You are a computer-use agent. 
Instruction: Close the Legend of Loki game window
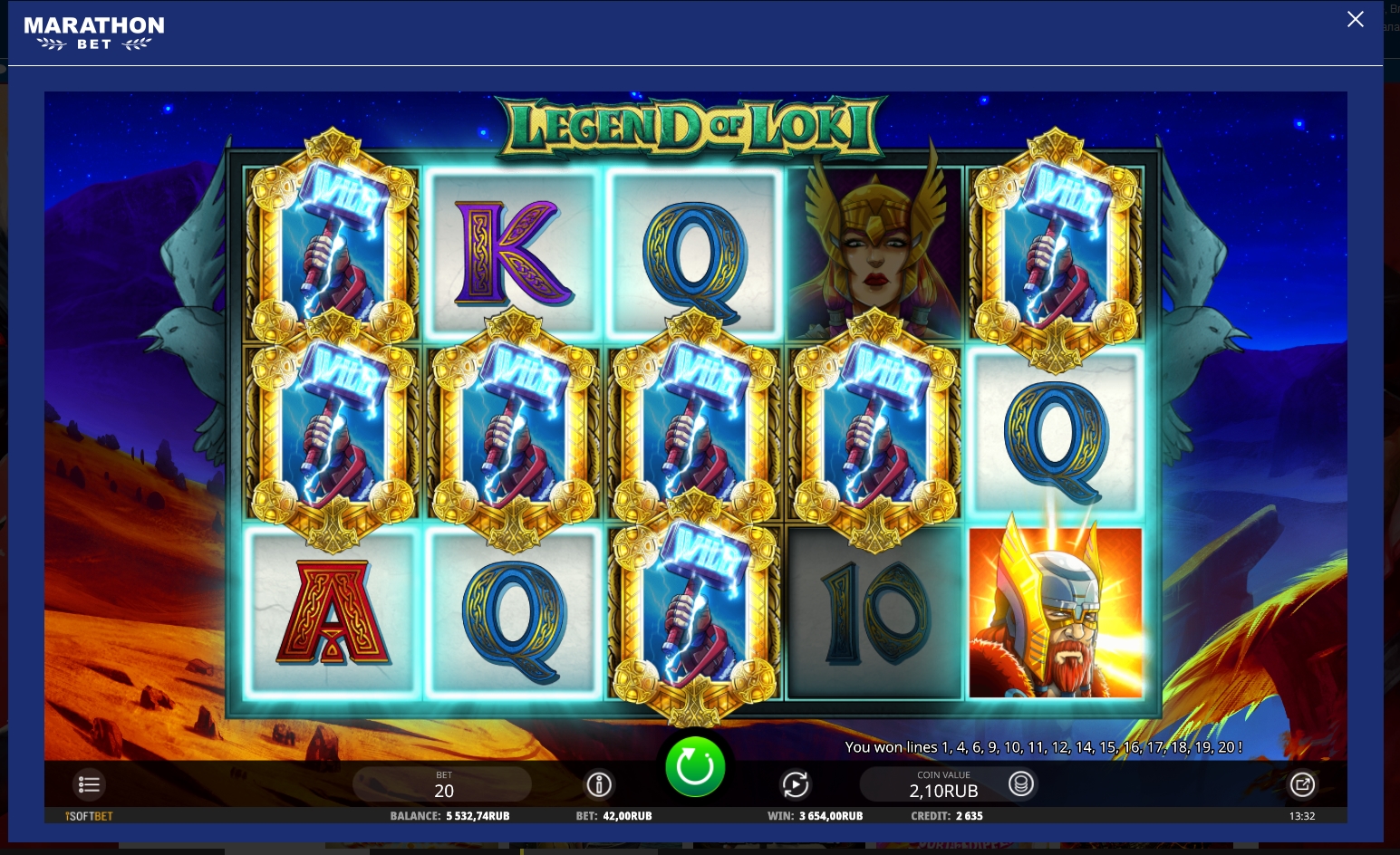pos(1355,19)
